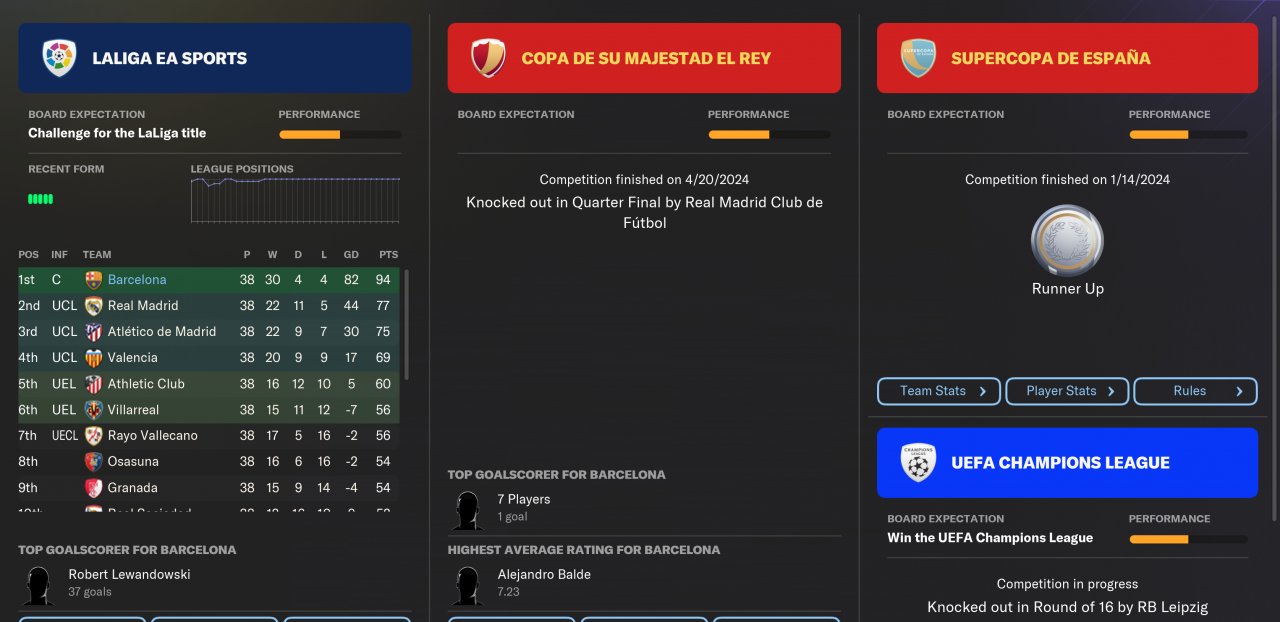
Task: Open Supercopa Team Stats
Action: [x=940, y=391]
